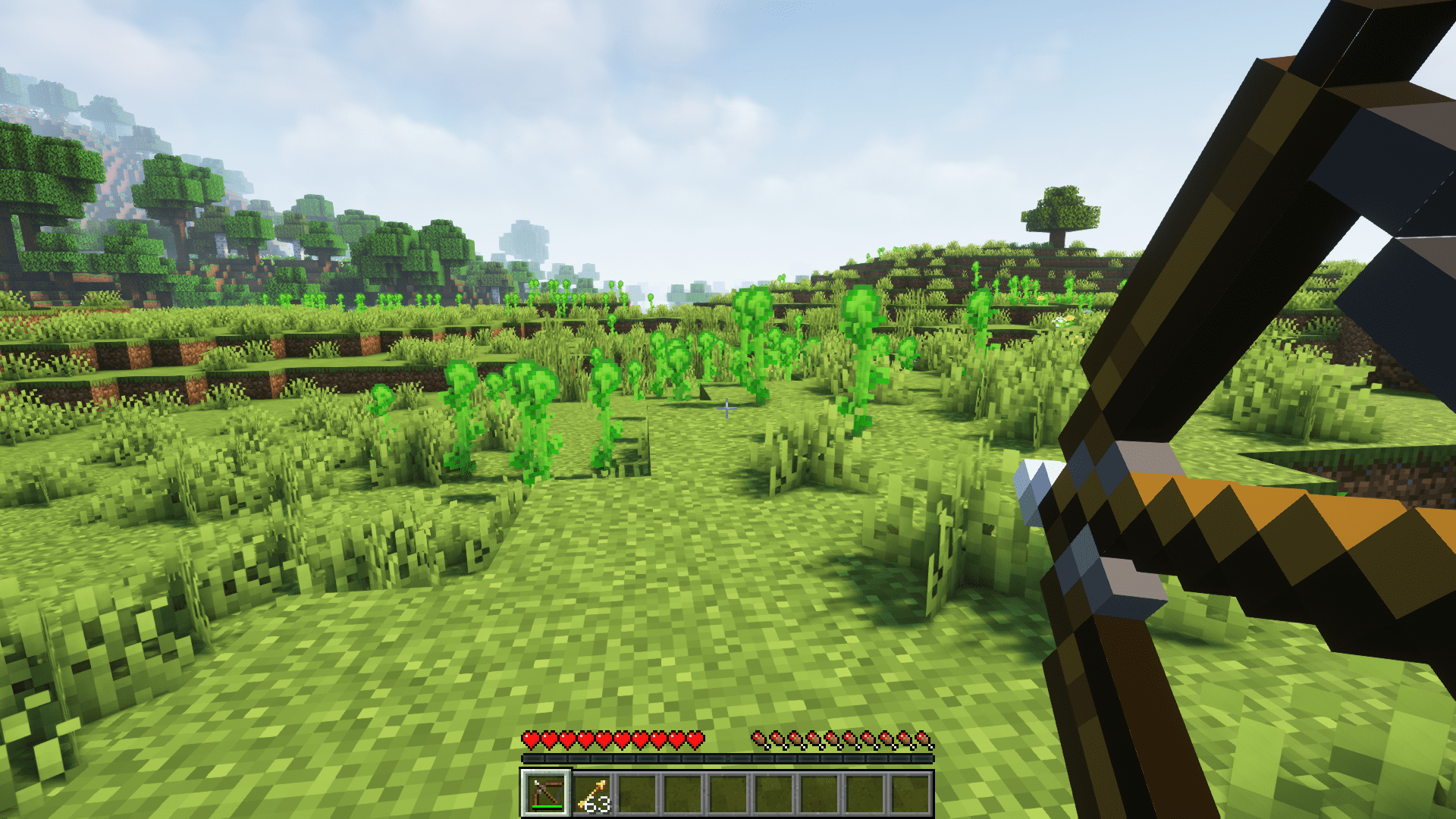Click the third hotbar slot
Viewport: 1456px width, 819px height.
tap(636, 794)
